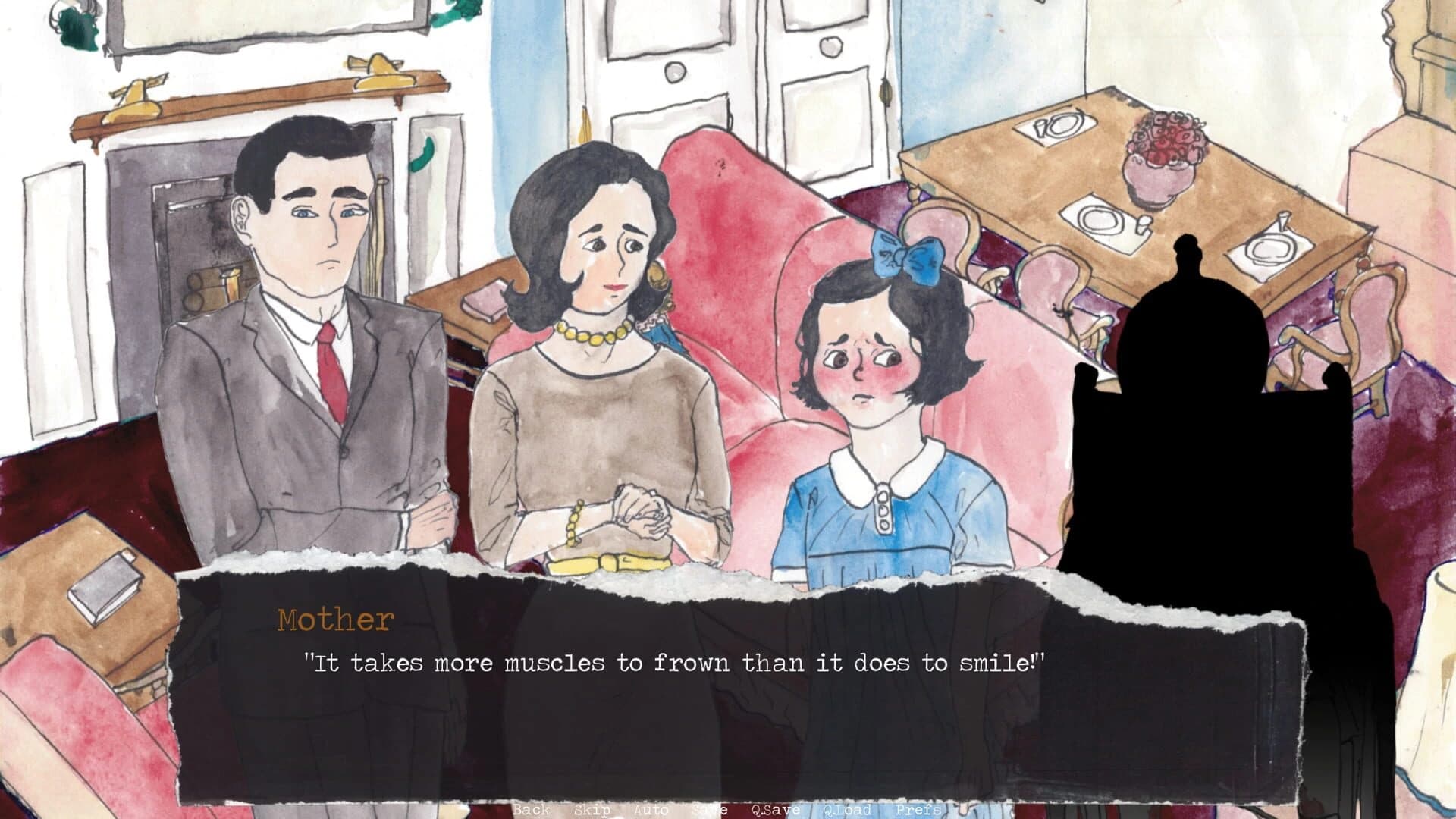This screenshot has width=1456, height=819.
Task: Quick load with Q.Load
Action: 846,810
